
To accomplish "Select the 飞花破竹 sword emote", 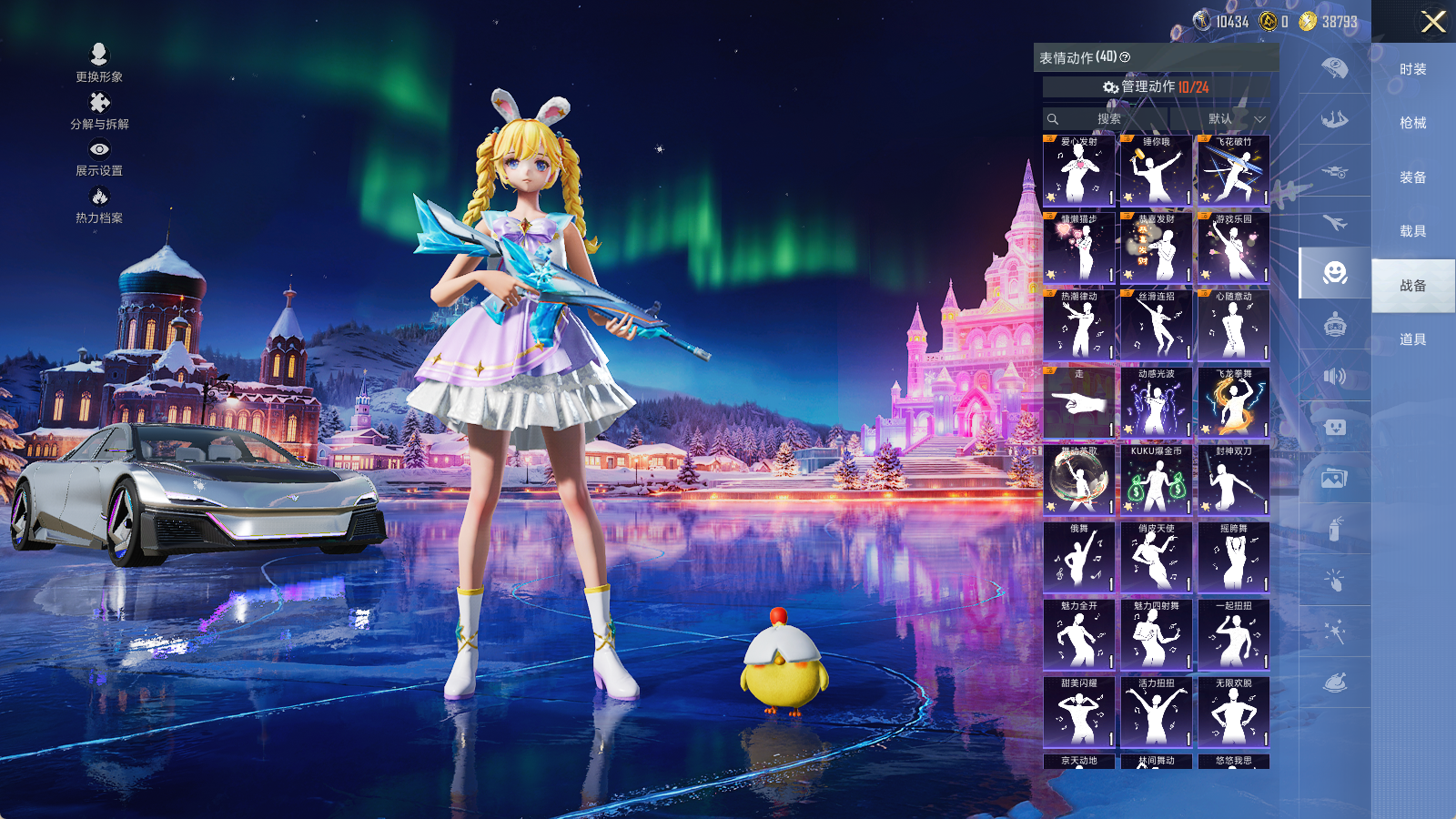I will click(1233, 170).
